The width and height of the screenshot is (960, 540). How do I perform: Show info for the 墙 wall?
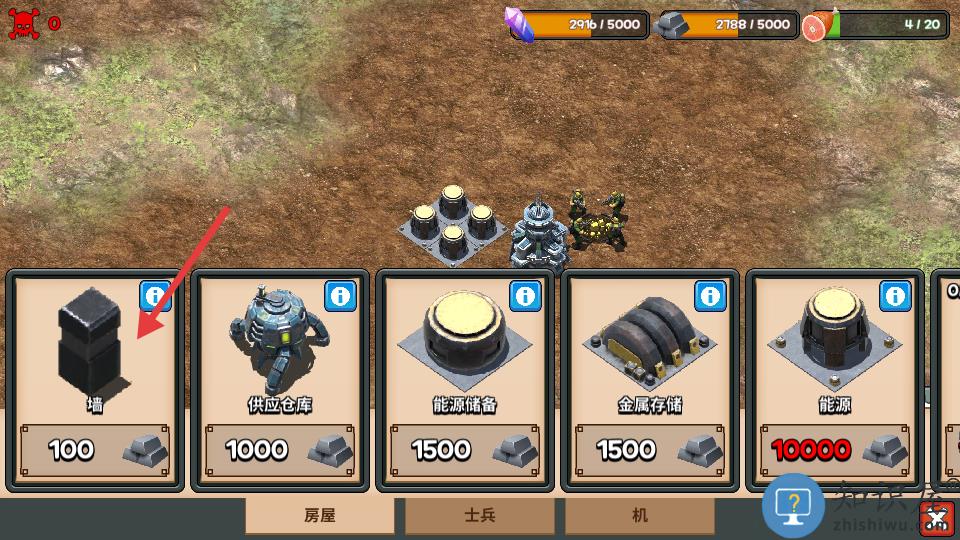pyautogui.click(x=155, y=296)
